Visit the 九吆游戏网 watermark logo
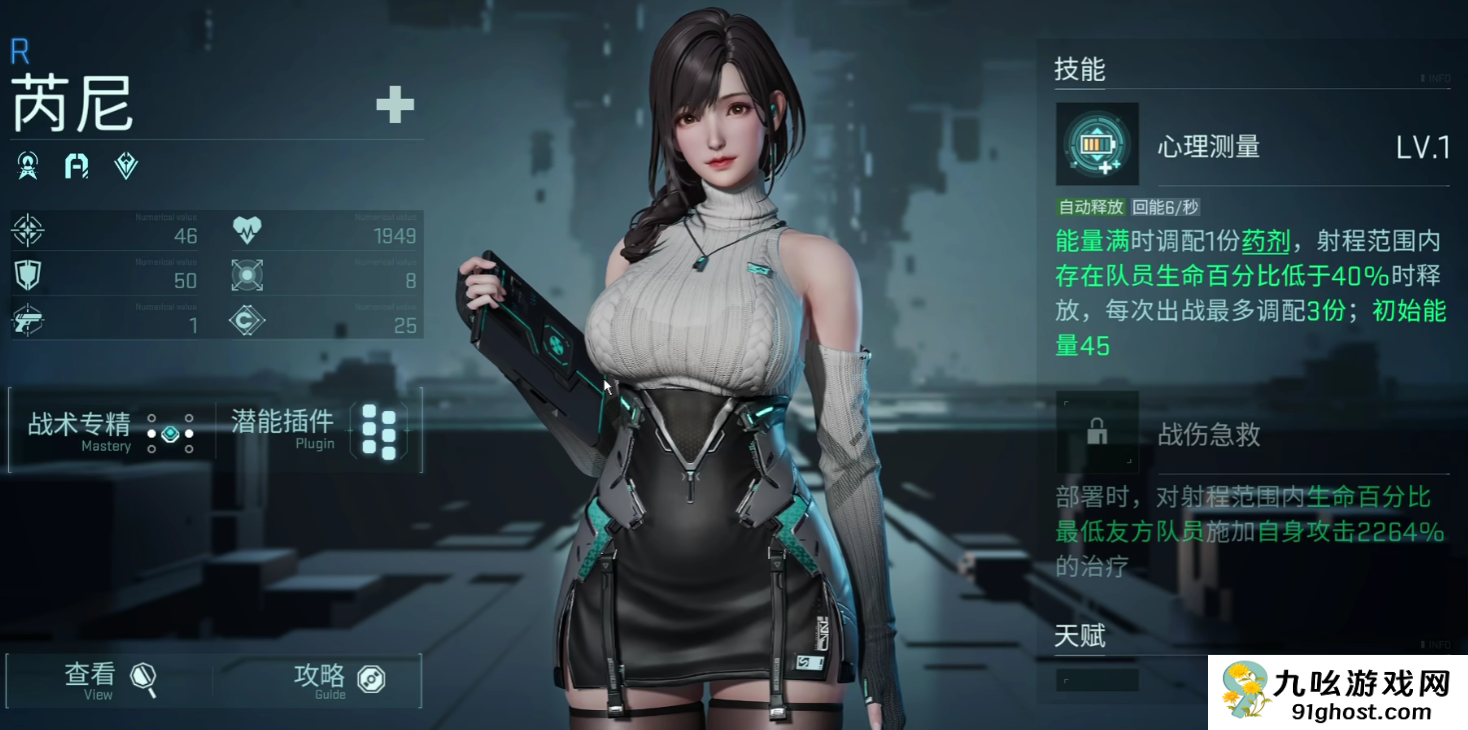This screenshot has height=730, width=1468. click(x=1338, y=693)
